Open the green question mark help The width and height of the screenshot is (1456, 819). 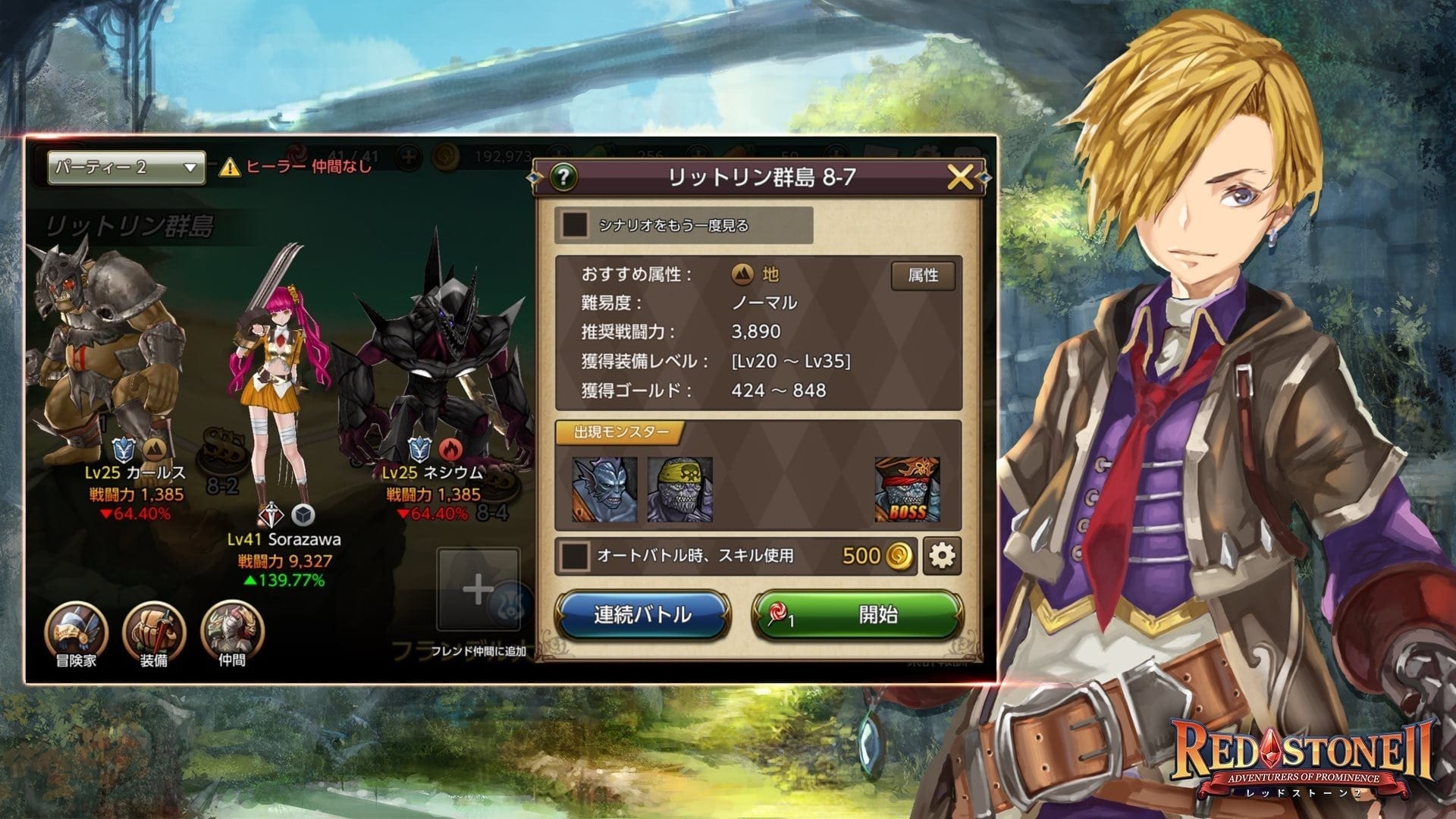tap(563, 177)
